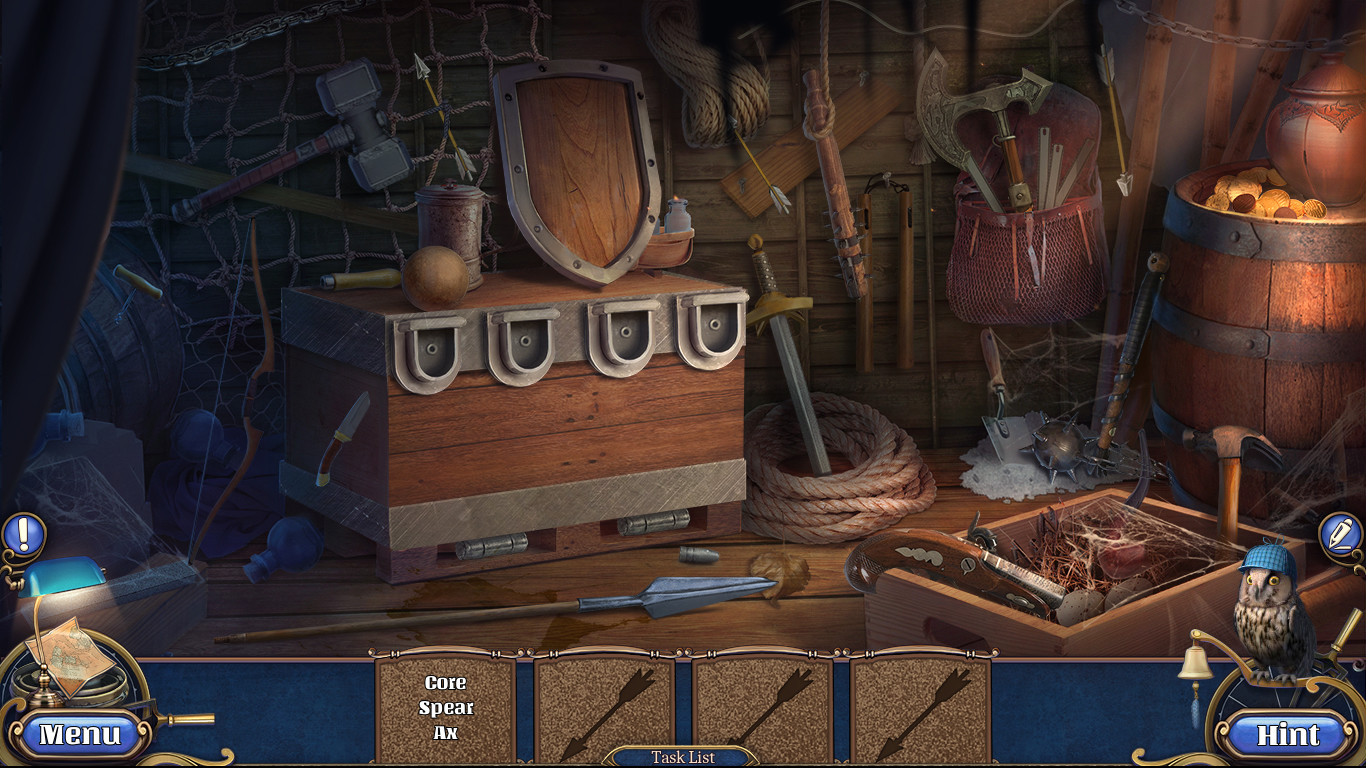The height and width of the screenshot is (768, 1366).
Task: Select "Core" in the item list
Action: click(444, 682)
